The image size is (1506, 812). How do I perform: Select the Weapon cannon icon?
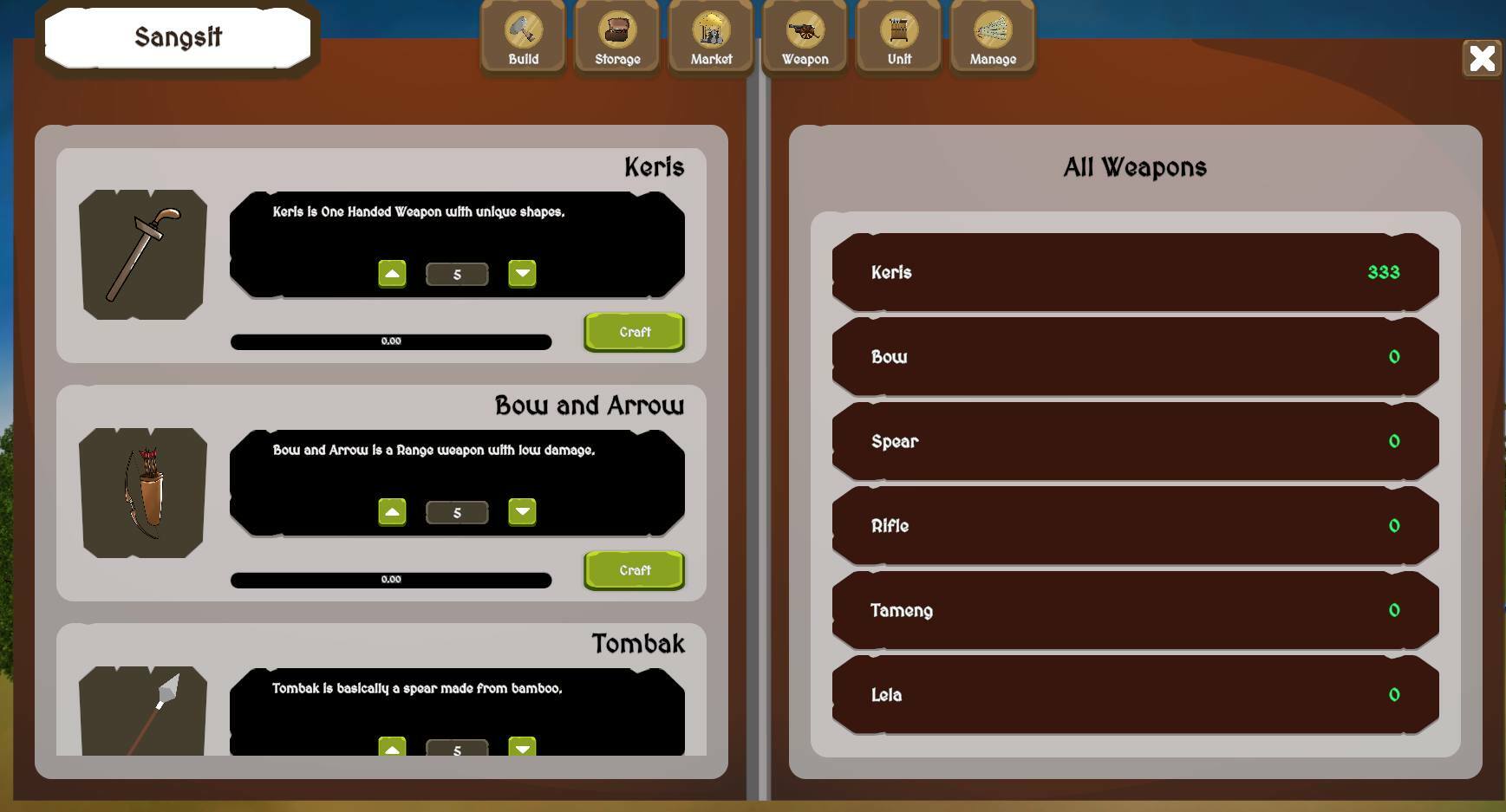[x=805, y=36]
